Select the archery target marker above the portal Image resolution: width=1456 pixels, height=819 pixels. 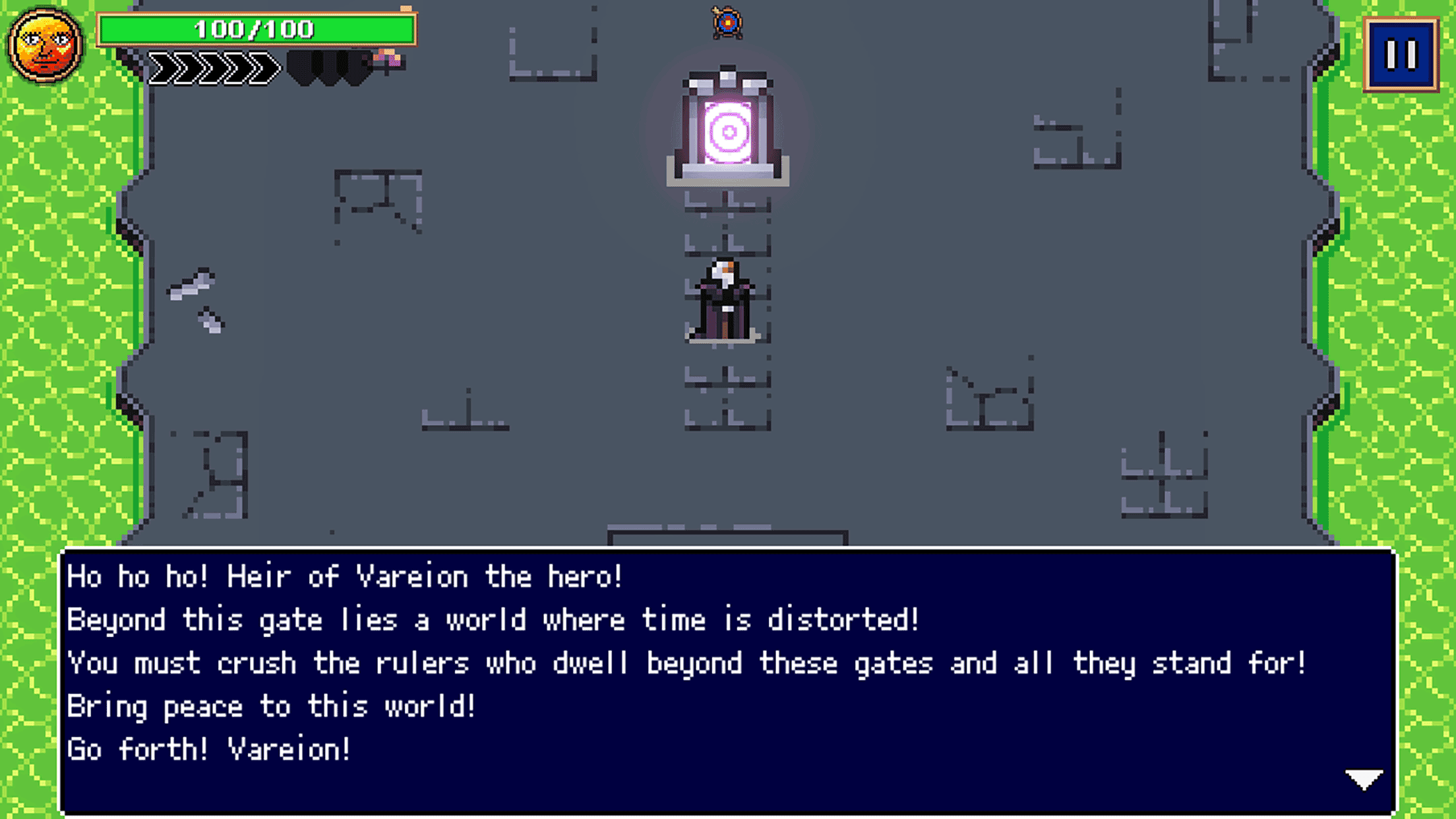727,23
